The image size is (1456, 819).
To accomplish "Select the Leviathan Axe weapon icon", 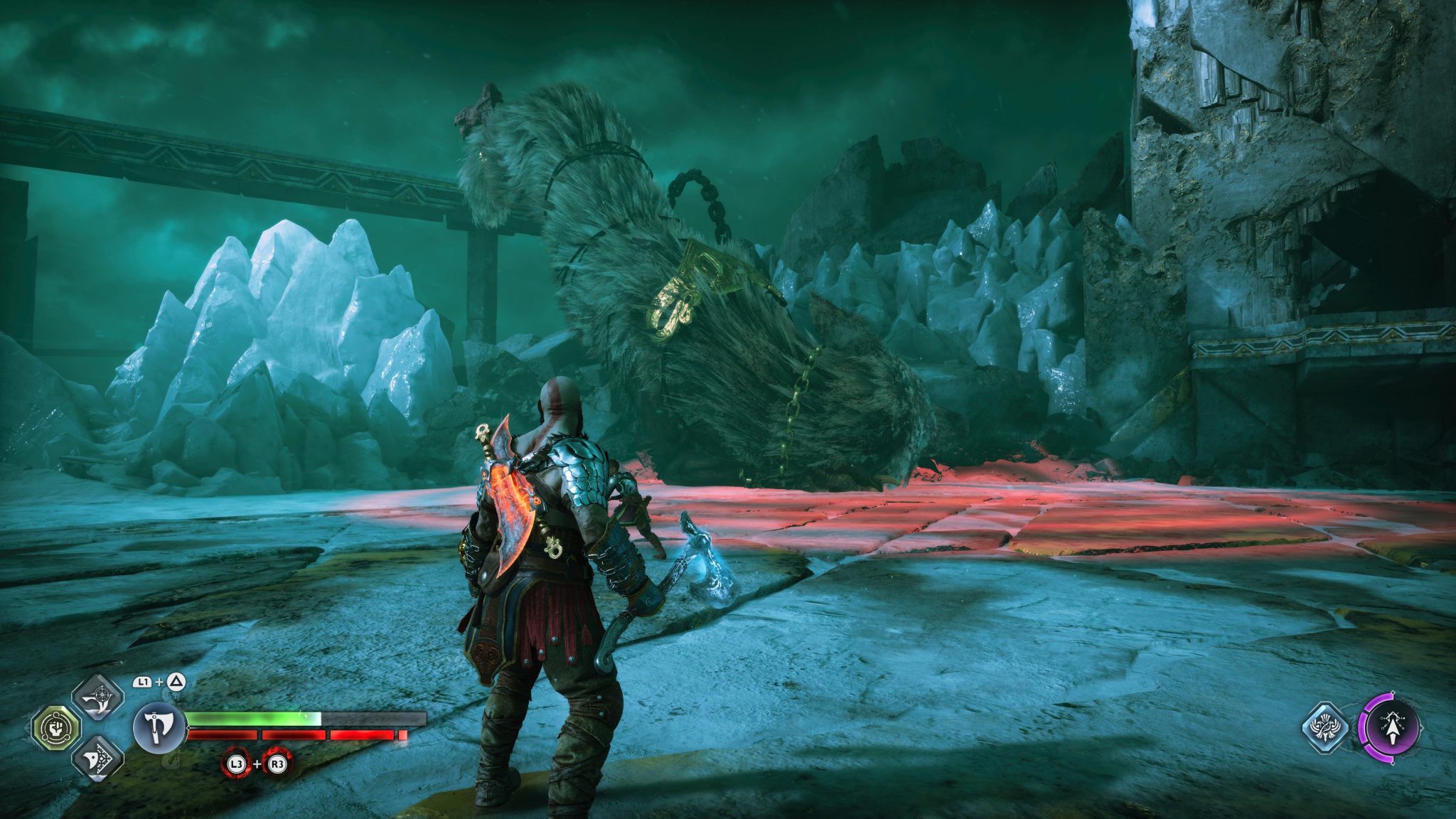I will pyautogui.click(x=159, y=729).
